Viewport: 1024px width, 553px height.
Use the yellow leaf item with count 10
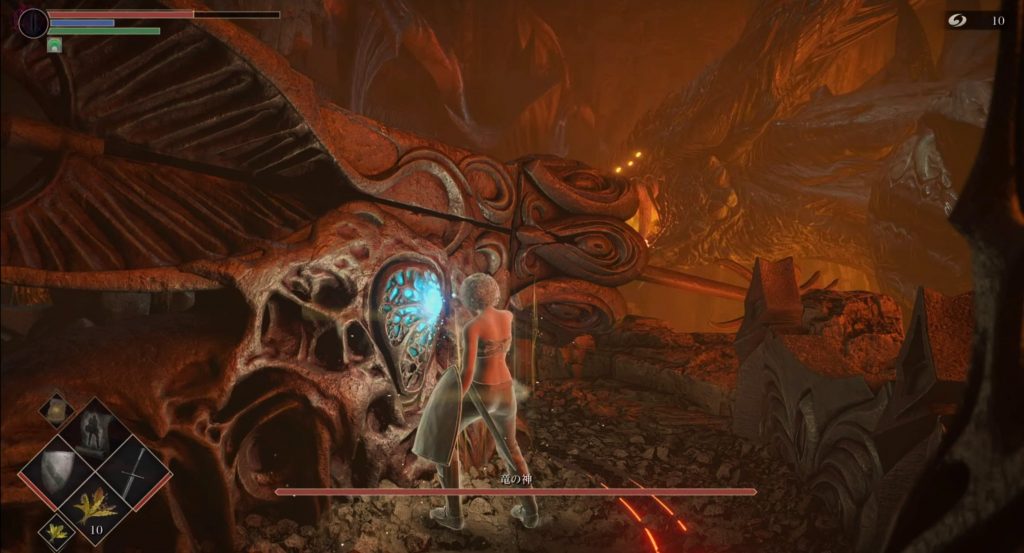tap(96, 508)
